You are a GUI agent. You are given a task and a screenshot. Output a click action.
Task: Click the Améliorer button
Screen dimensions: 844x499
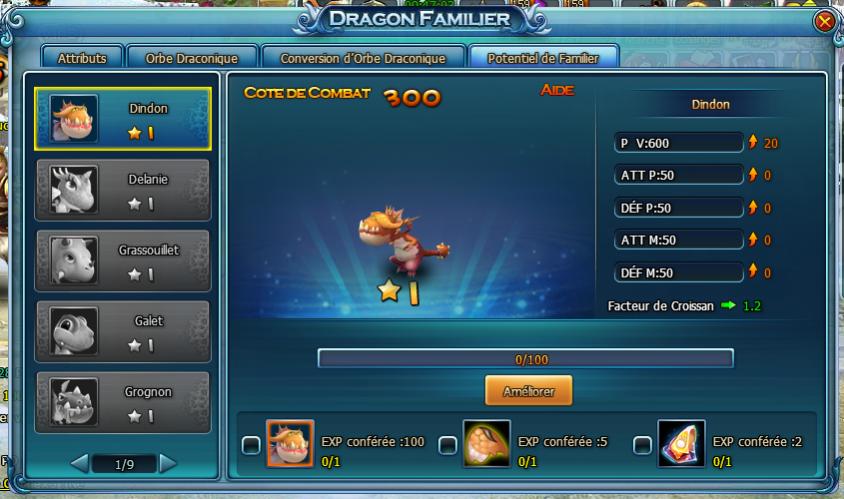(529, 390)
